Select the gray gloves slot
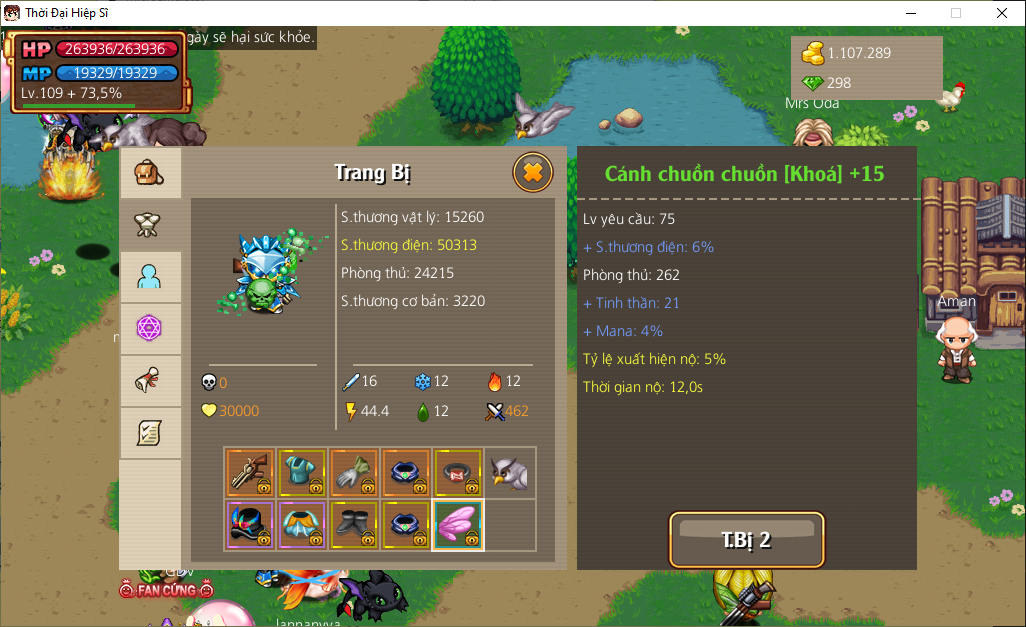This screenshot has width=1026, height=627. click(355, 473)
